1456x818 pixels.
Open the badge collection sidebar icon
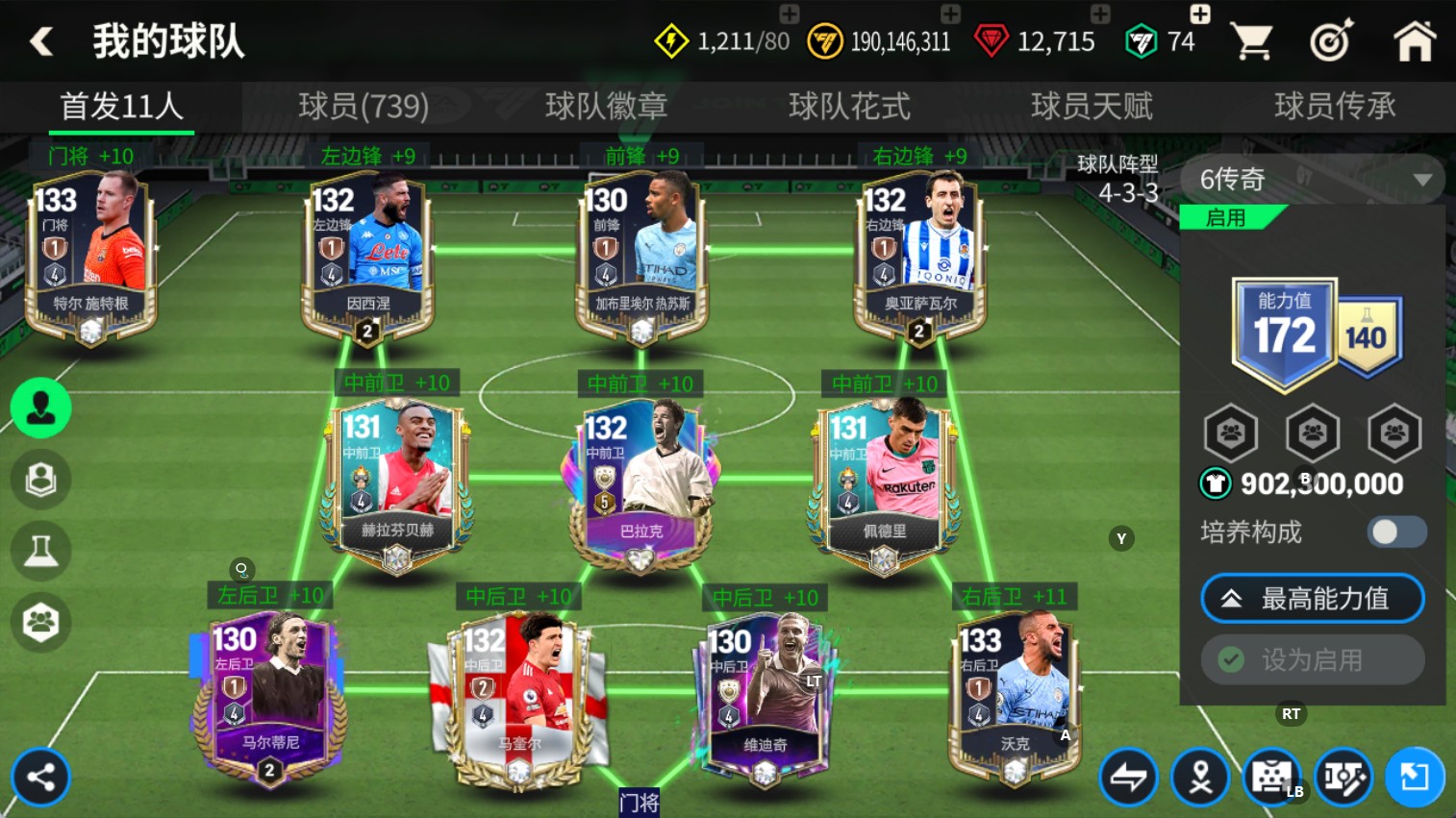click(x=40, y=479)
